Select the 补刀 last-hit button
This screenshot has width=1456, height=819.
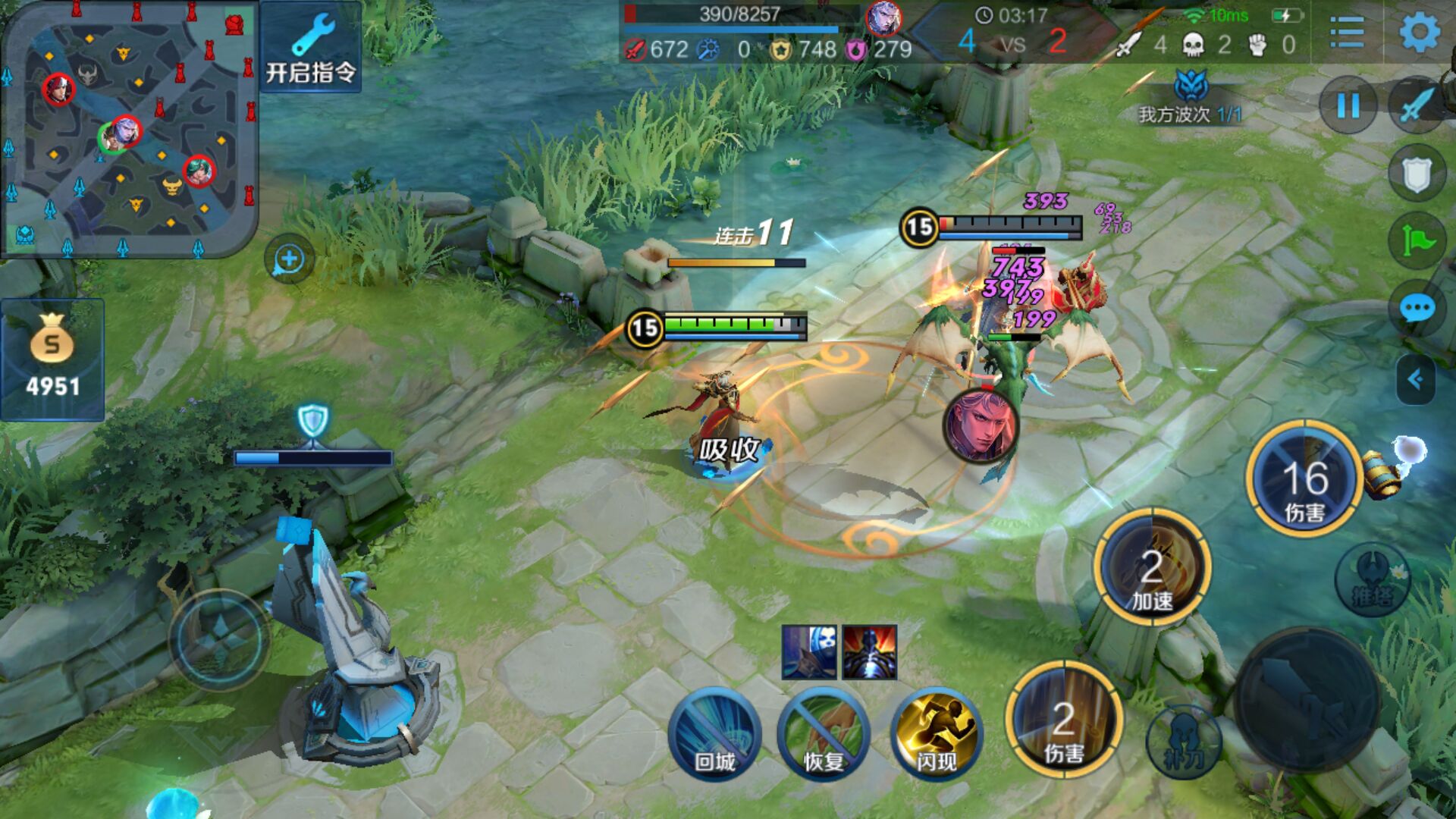coord(1183,741)
